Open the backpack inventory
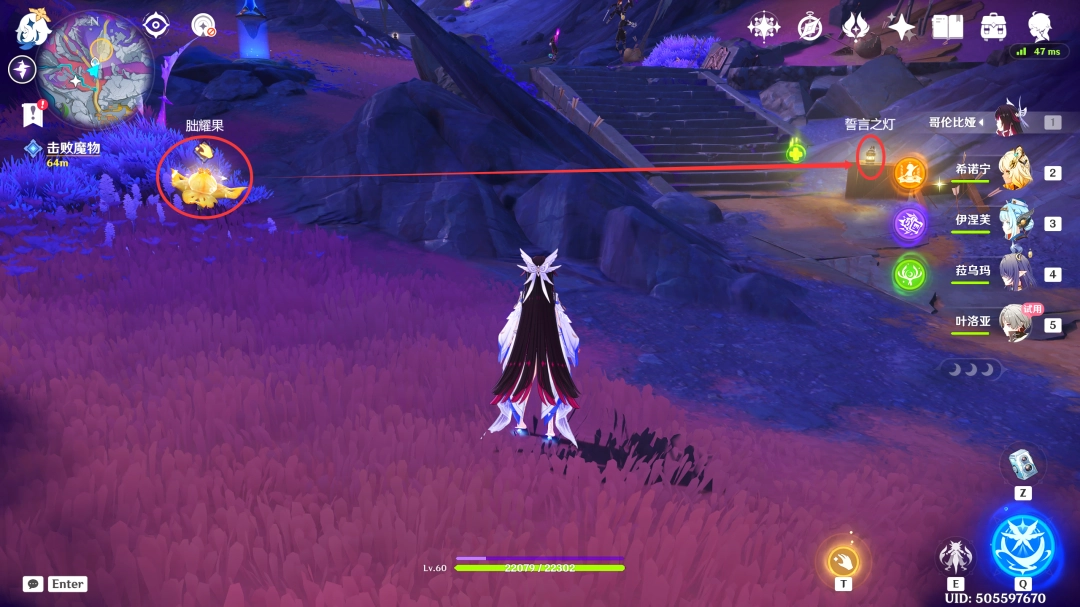Viewport: 1080px width, 607px height. 993,27
